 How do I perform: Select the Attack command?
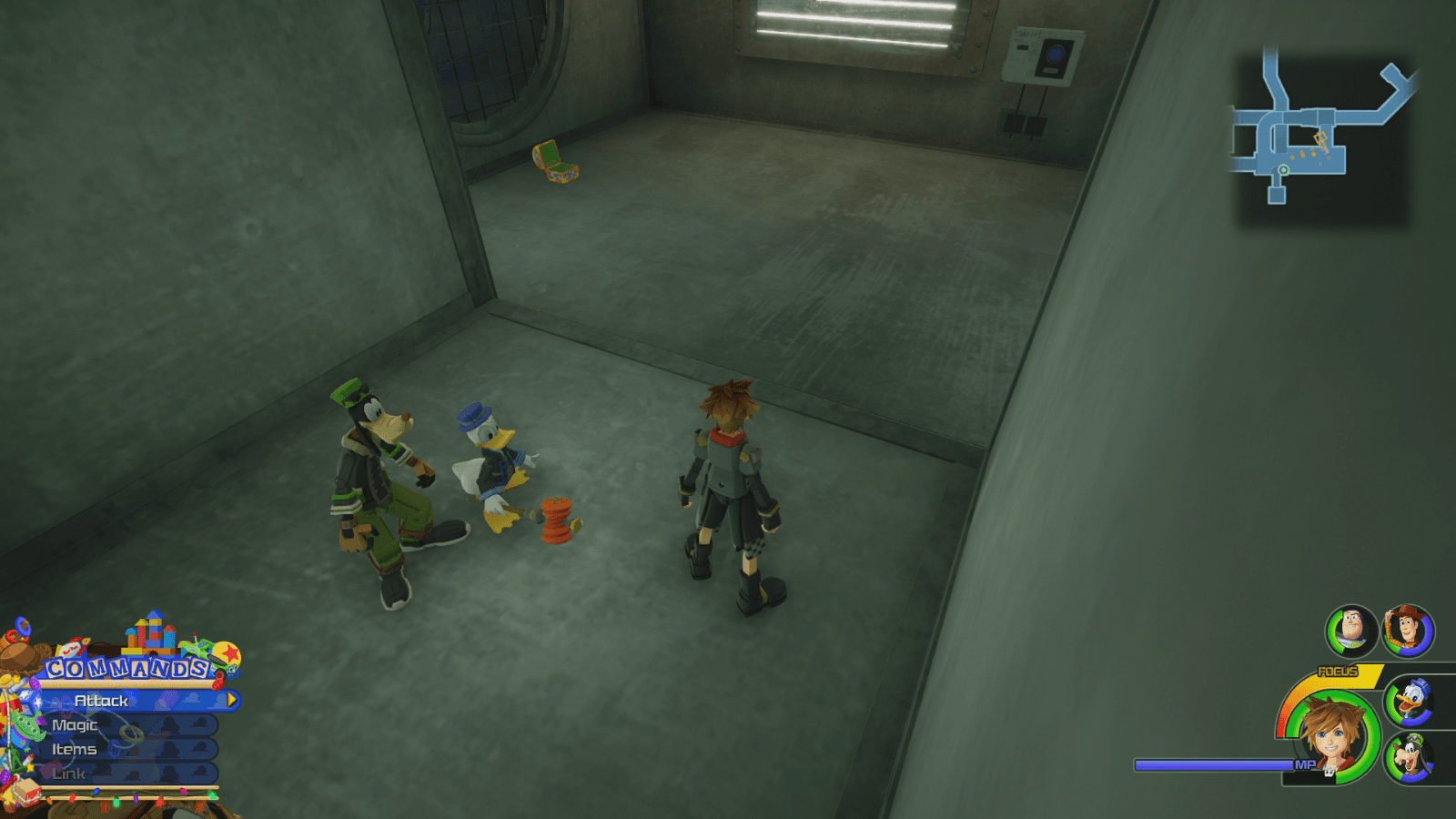pos(100,701)
